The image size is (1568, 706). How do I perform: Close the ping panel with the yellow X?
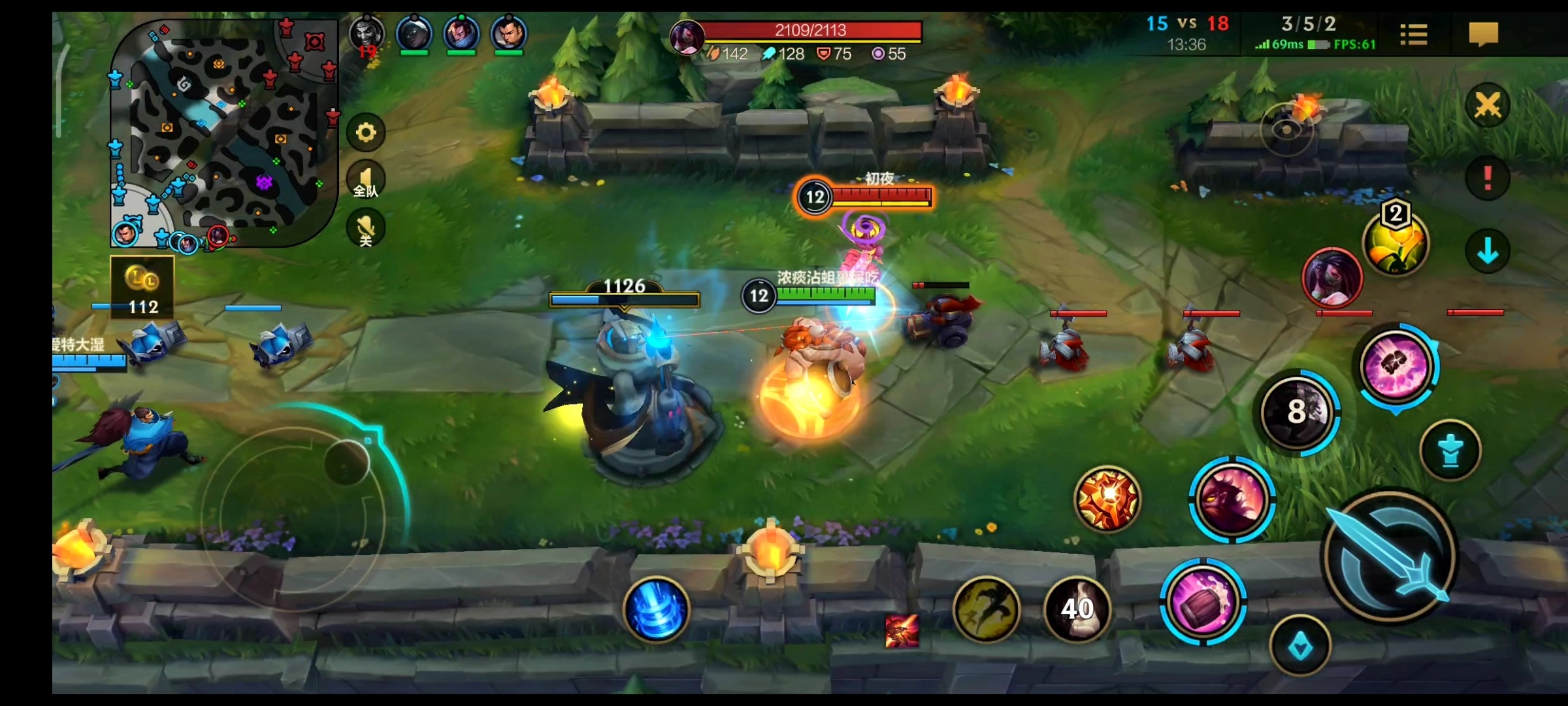click(x=1488, y=105)
